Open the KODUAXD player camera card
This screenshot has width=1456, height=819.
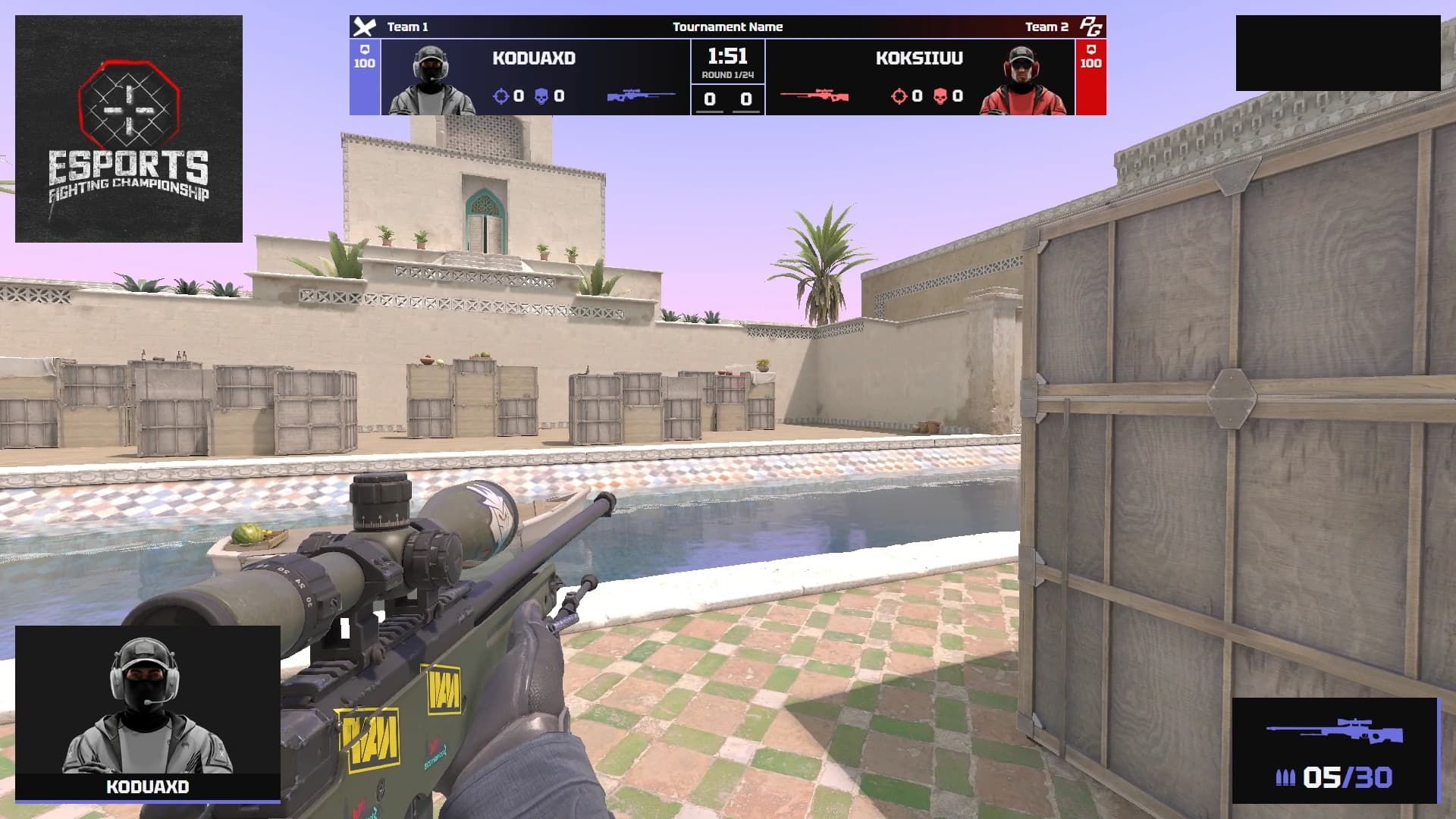pyautogui.click(x=148, y=713)
